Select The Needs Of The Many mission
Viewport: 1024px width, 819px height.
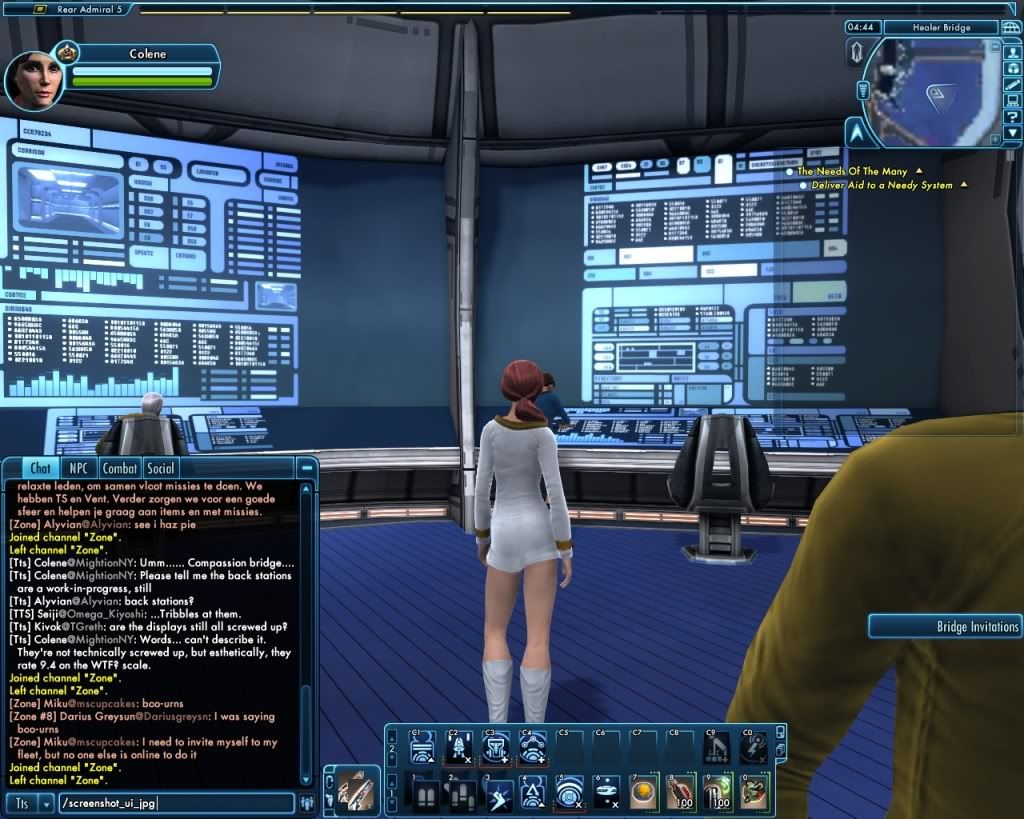click(x=852, y=172)
